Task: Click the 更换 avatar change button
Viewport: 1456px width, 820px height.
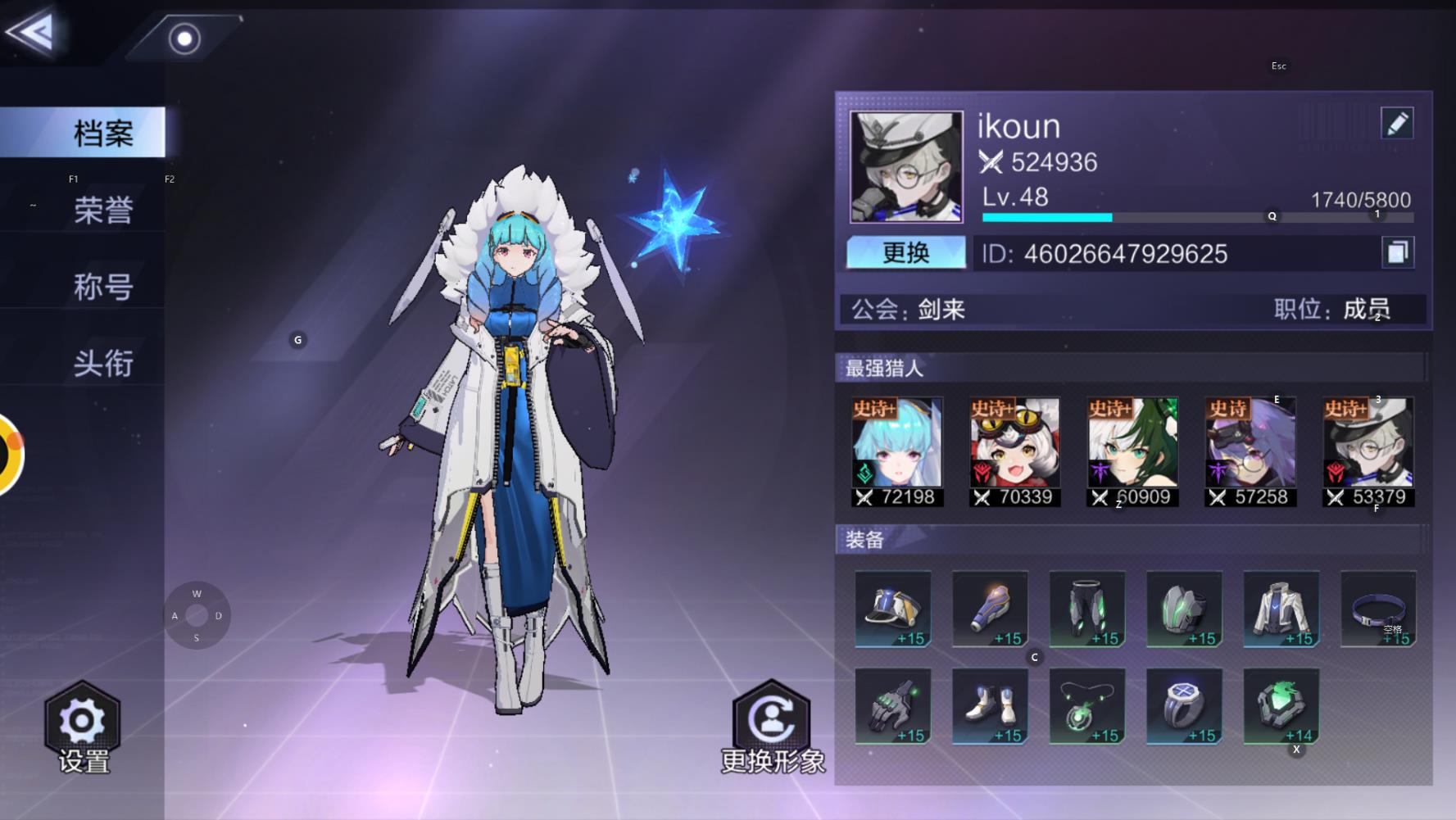Action: coord(905,252)
